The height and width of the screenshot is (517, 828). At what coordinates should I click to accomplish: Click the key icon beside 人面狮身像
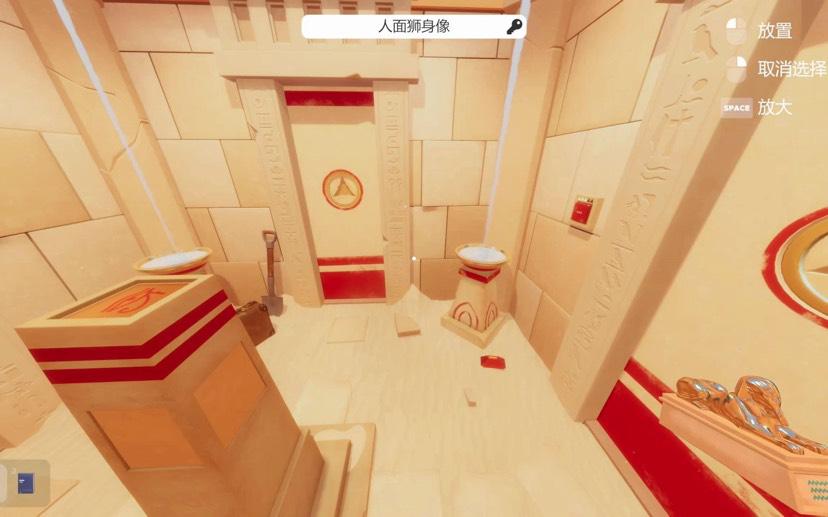coord(514,27)
